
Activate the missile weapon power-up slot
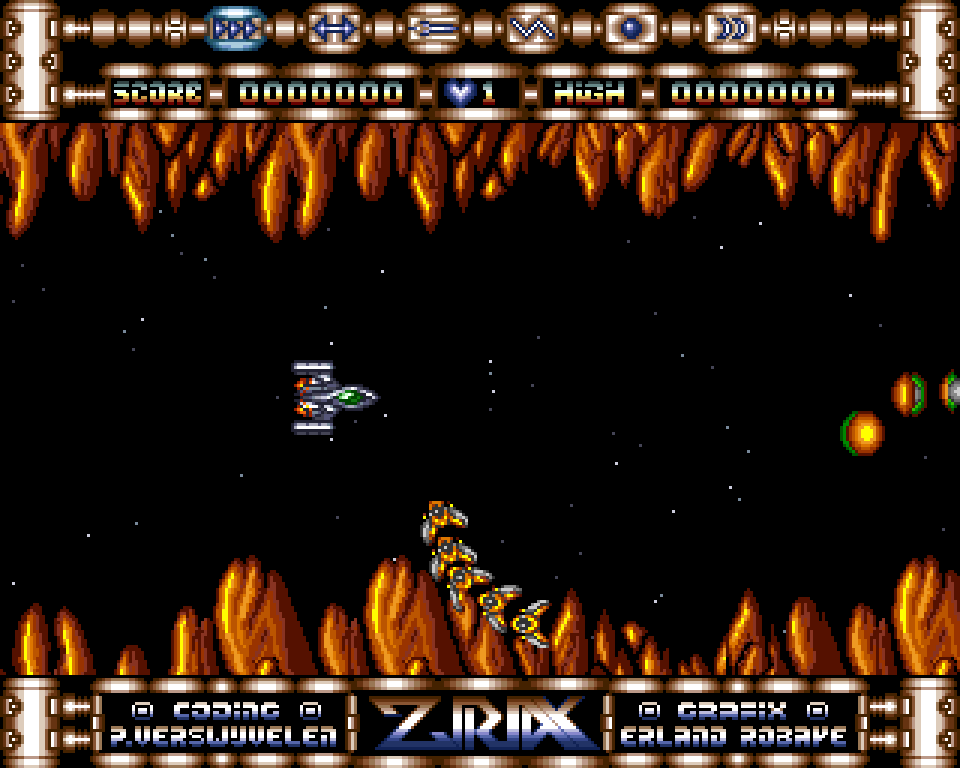coord(433,28)
